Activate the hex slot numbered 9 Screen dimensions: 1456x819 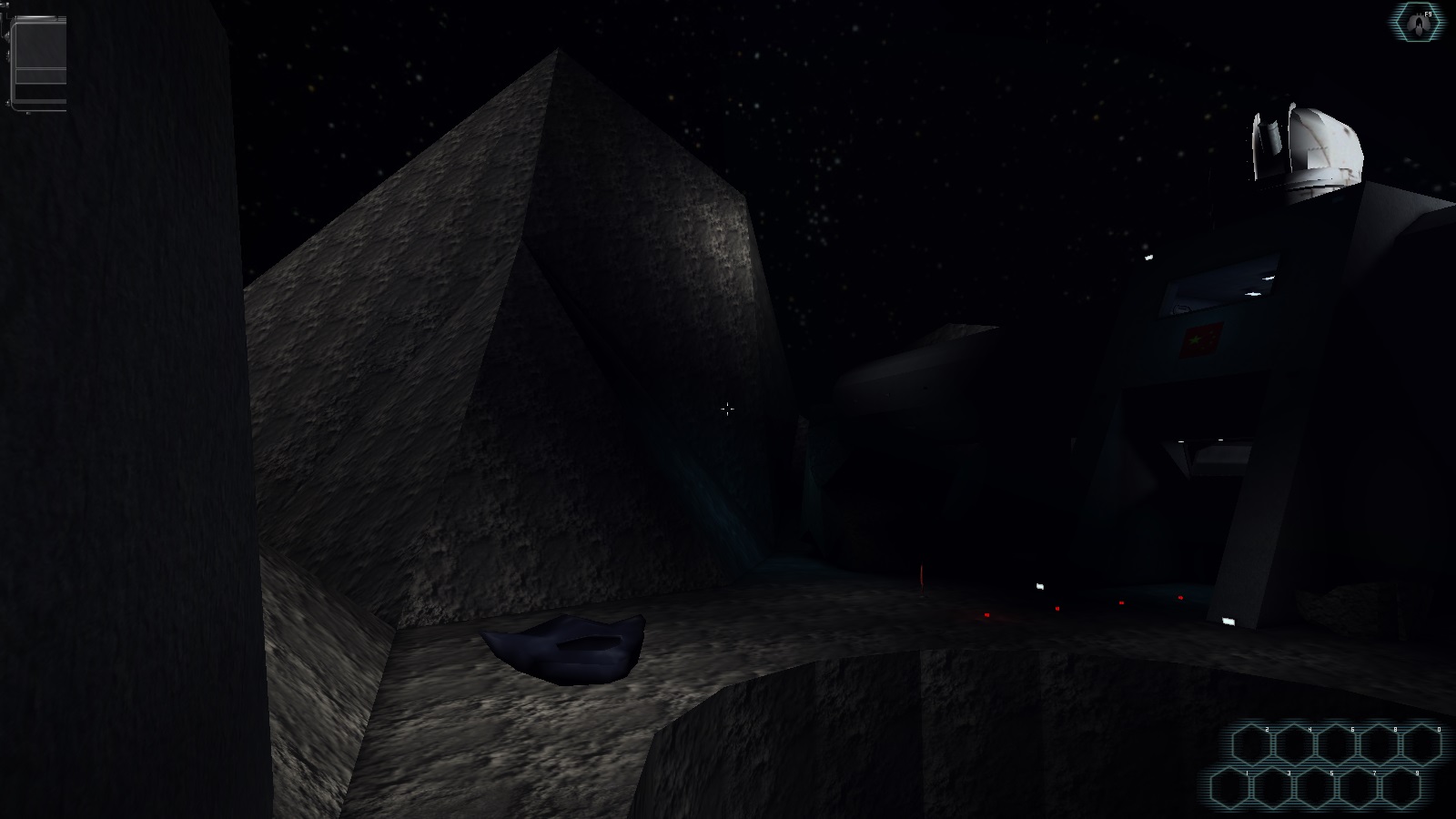(1400, 788)
